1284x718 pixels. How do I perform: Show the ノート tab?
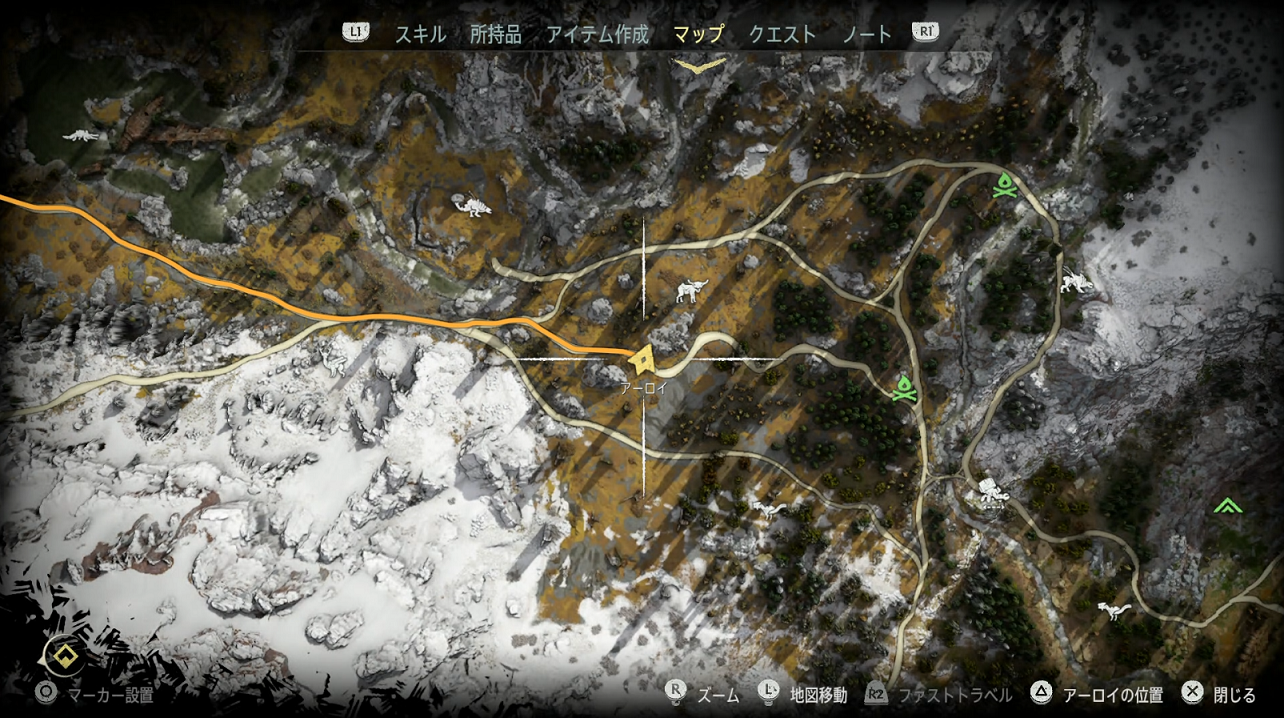(866, 34)
